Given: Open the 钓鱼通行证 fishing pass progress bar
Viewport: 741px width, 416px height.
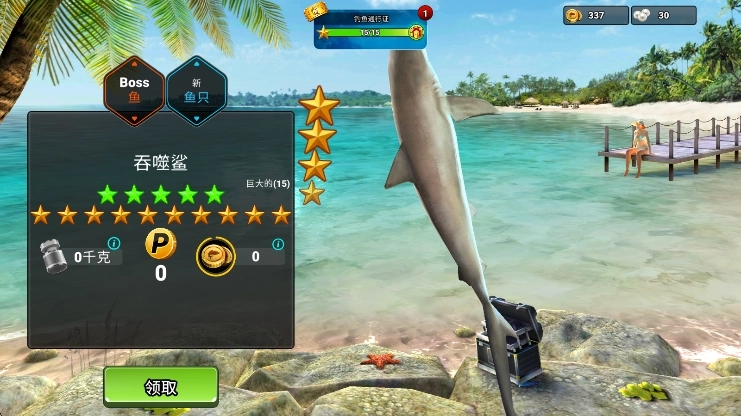Looking at the screenshot, I should pyautogui.click(x=370, y=32).
